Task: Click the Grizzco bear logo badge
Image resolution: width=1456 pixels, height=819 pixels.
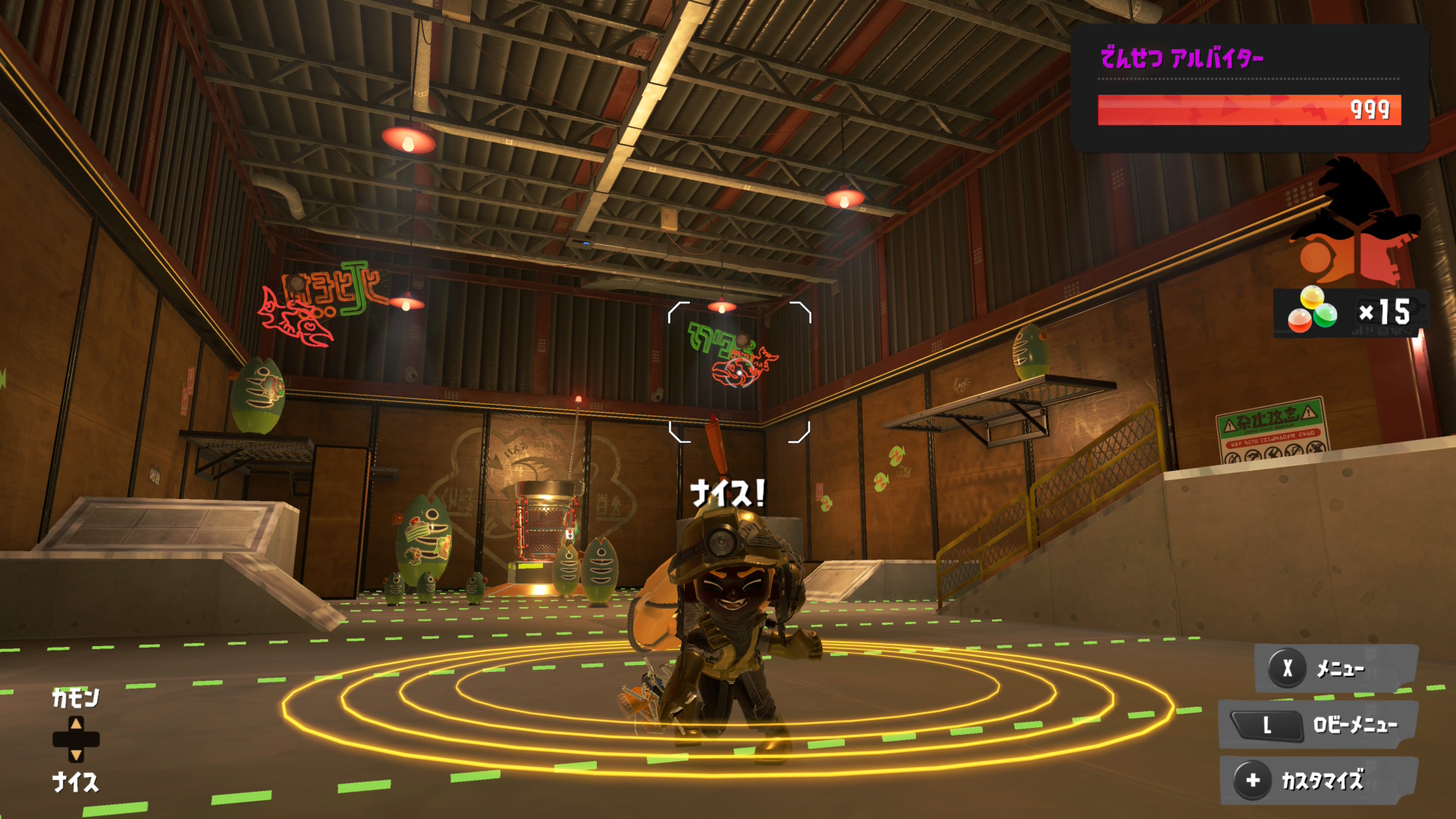Action: click(x=1354, y=224)
